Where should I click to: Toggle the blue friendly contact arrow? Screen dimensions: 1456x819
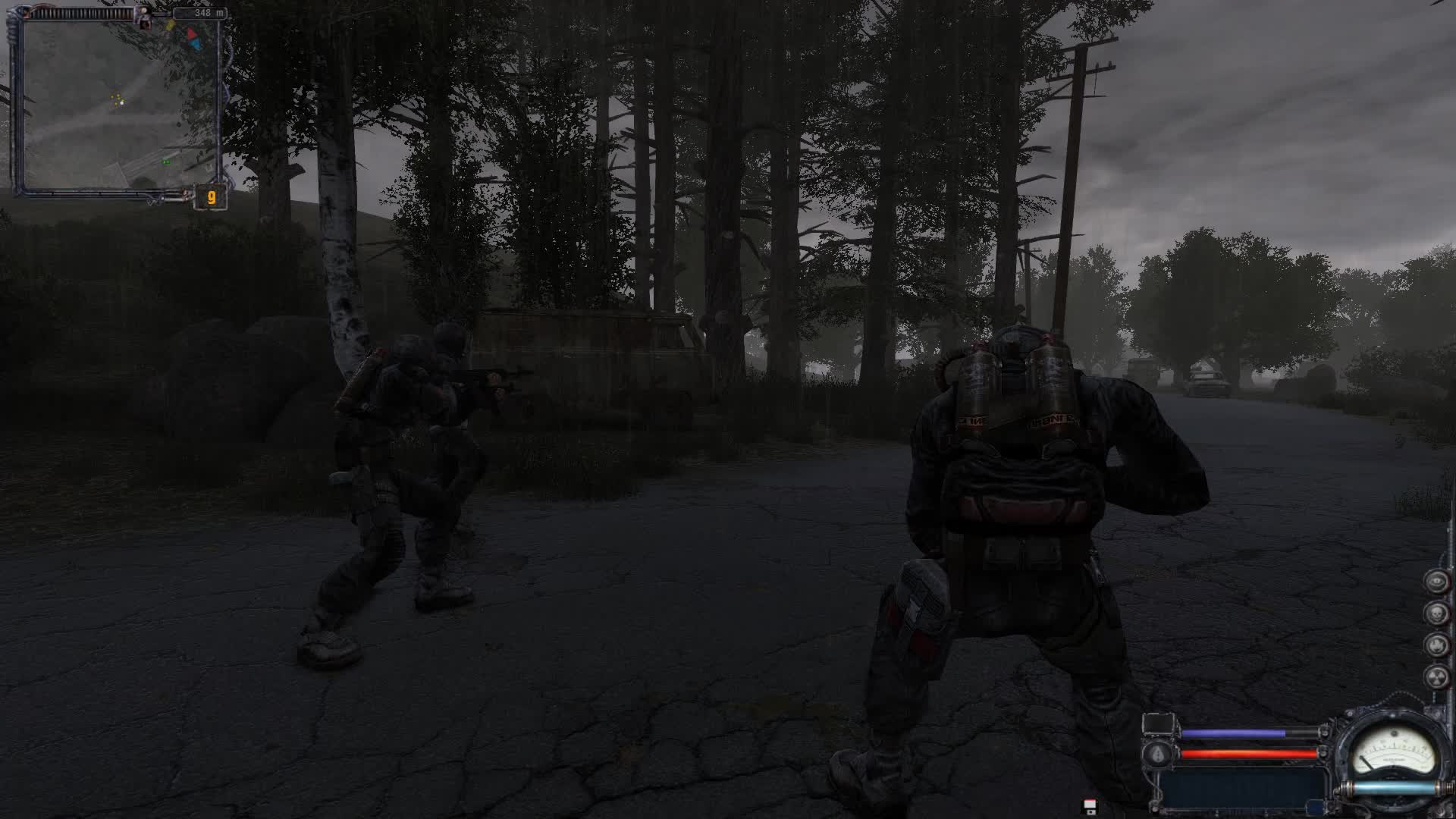click(196, 44)
